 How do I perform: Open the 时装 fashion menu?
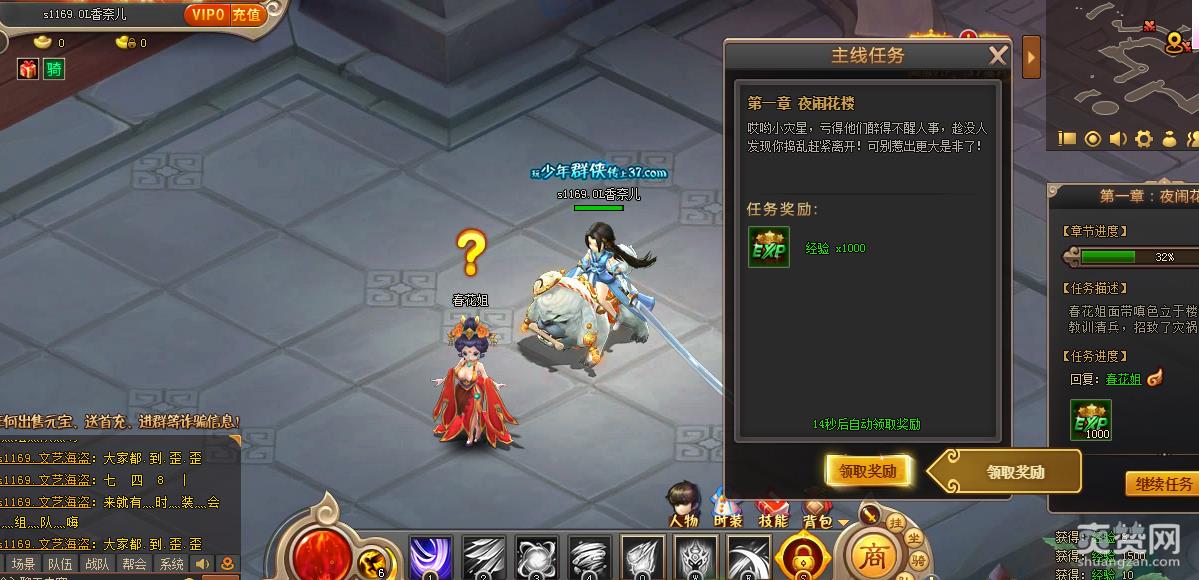pos(728,505)
